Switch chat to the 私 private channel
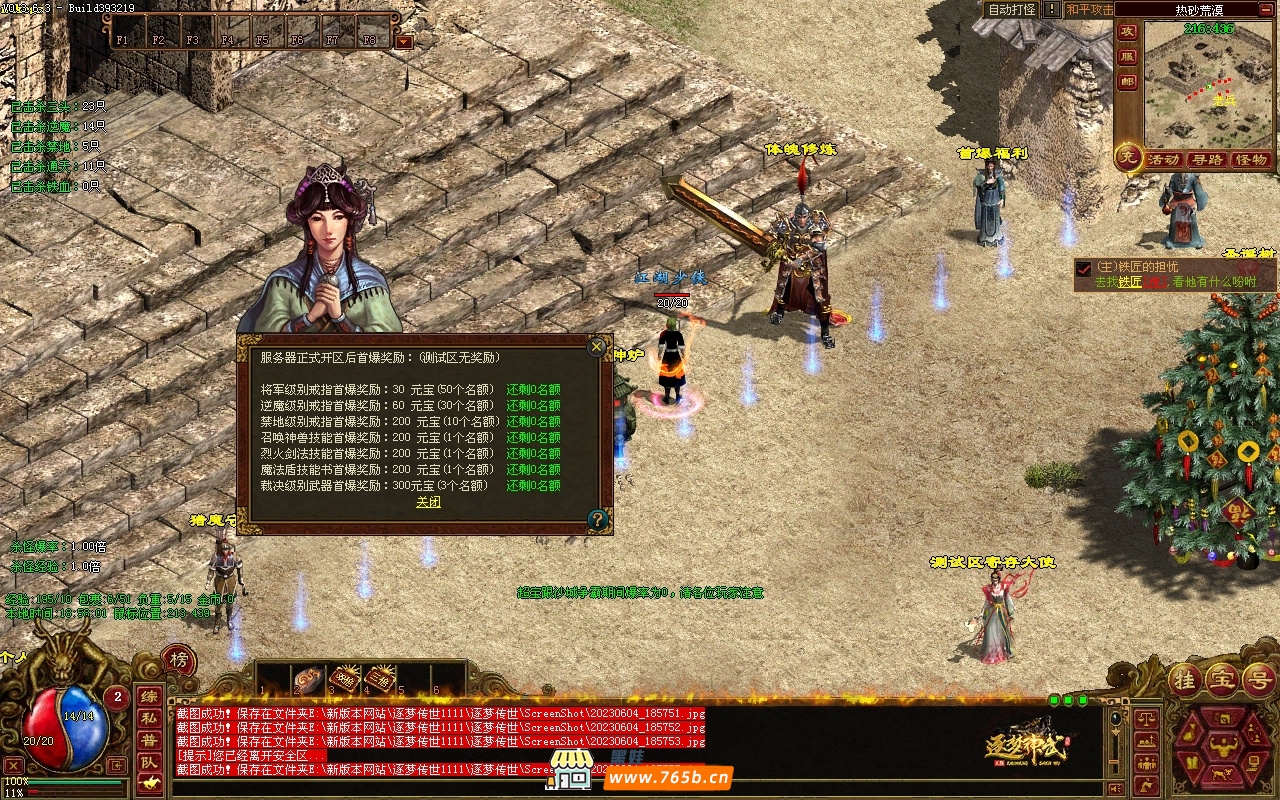Screen dimensions: 1280x800 (148, 717)
